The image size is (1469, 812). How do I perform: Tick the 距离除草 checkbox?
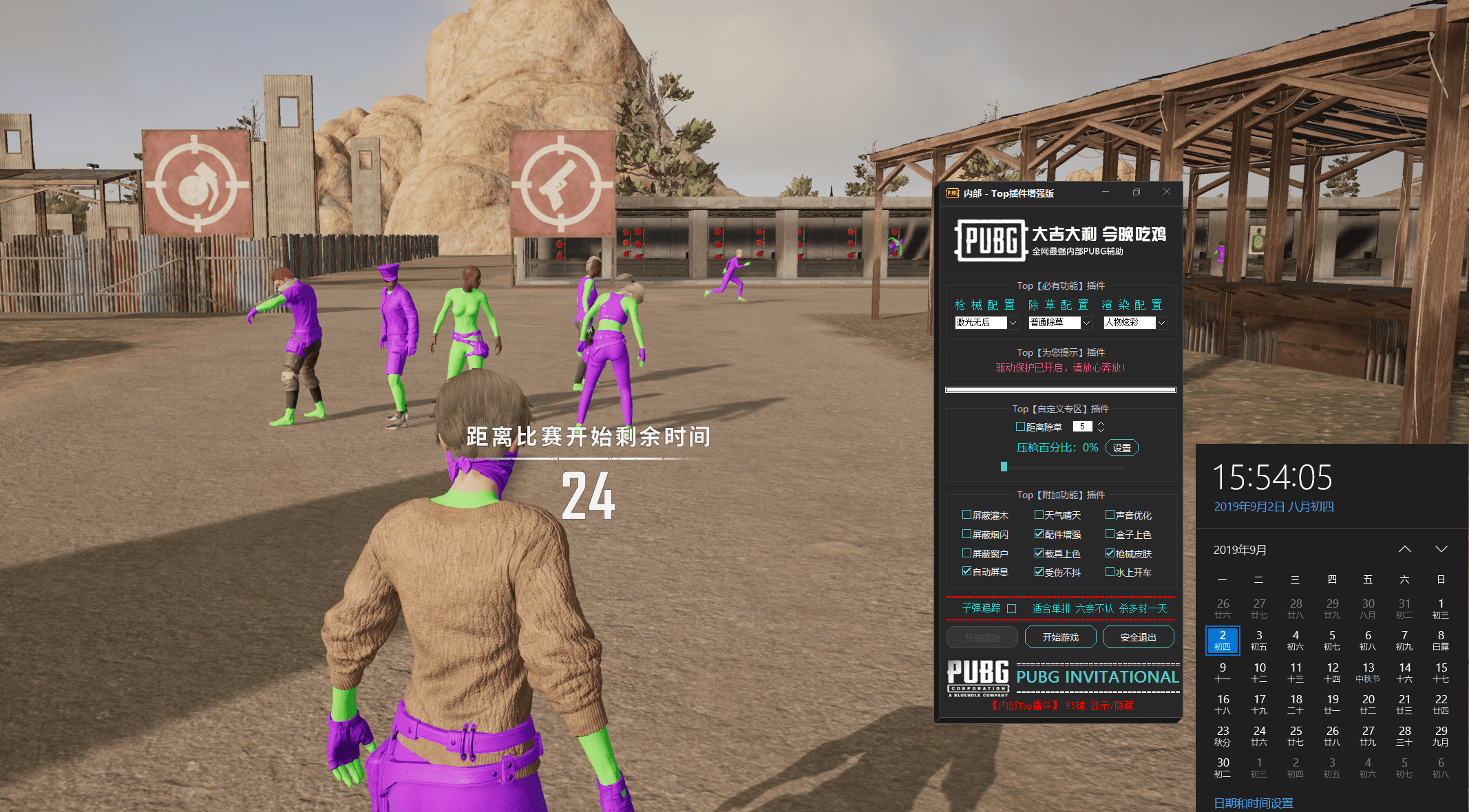pos(1020,427)
